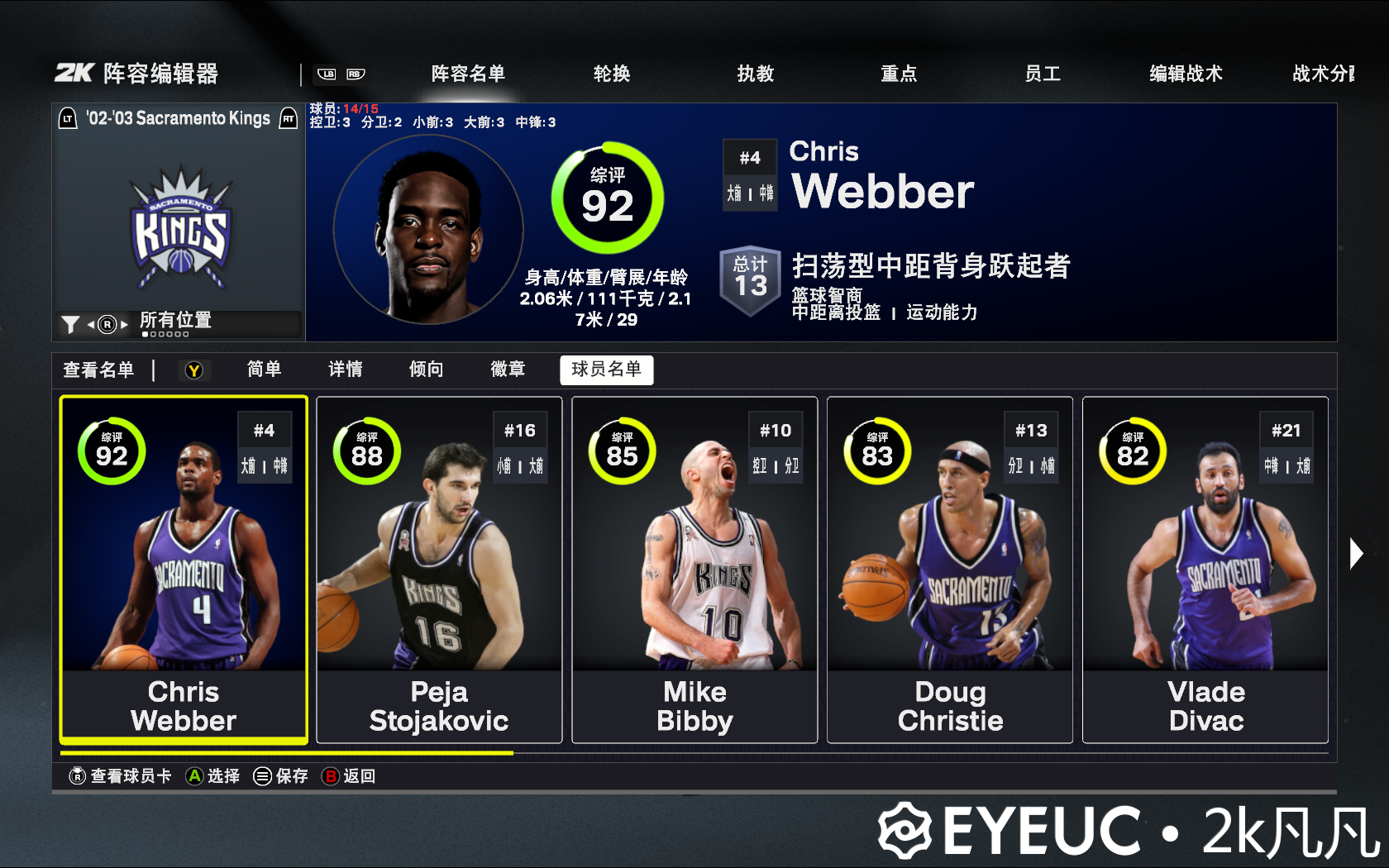This screenshot has width=1389, height=868.
Task: Open the 员工 staff tab
Action: 1043,74
